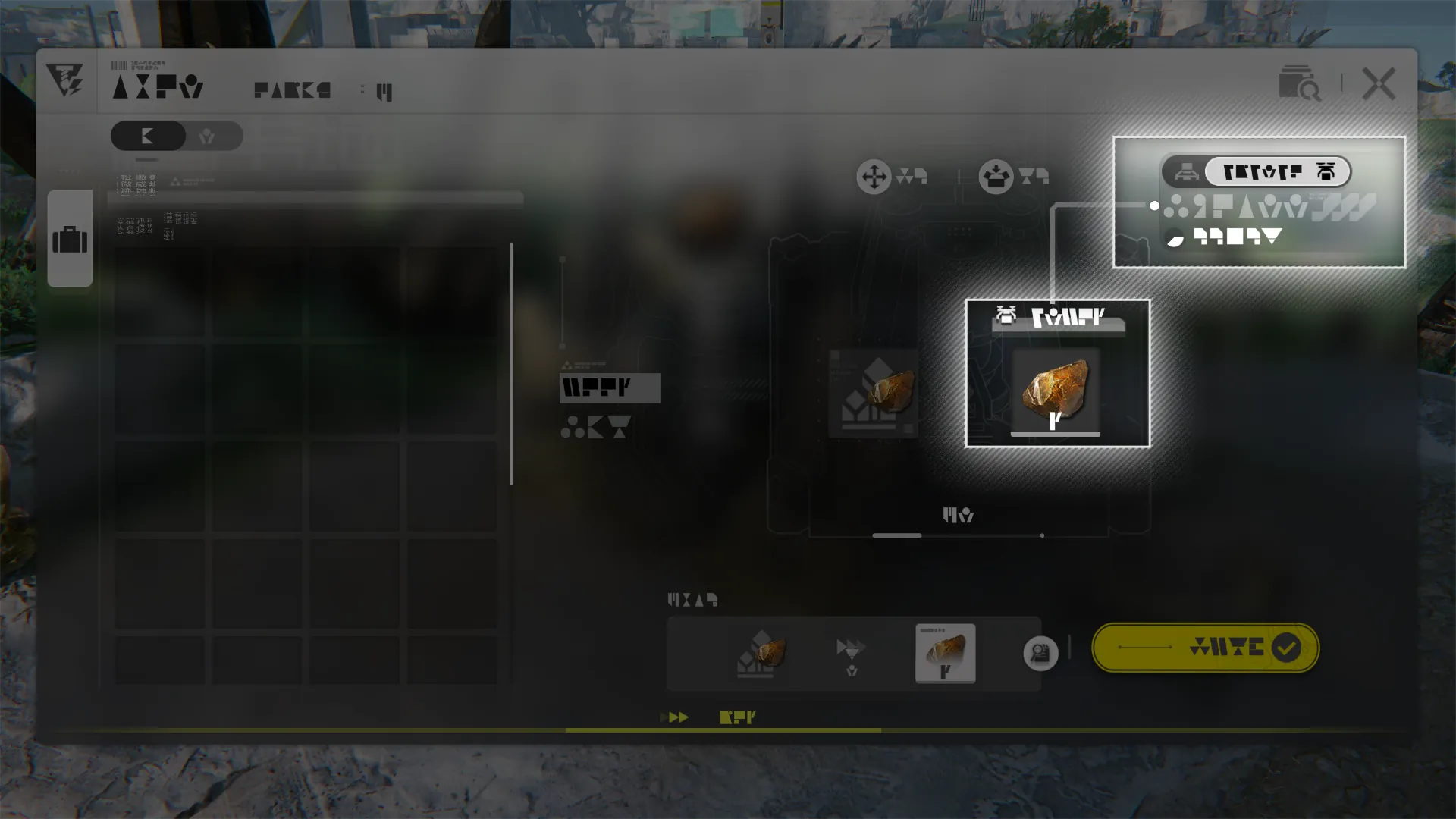Click the box deposit icon

(996, 177)
